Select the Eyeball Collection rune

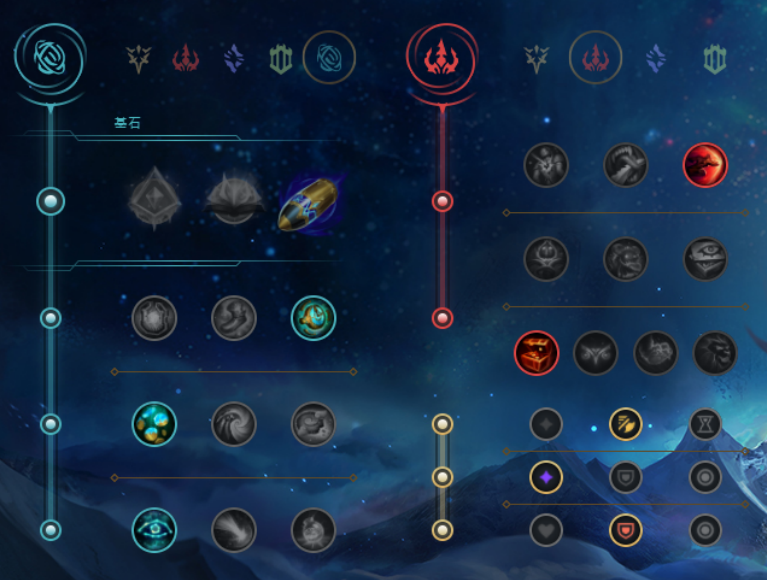click(x=705, y=259)
